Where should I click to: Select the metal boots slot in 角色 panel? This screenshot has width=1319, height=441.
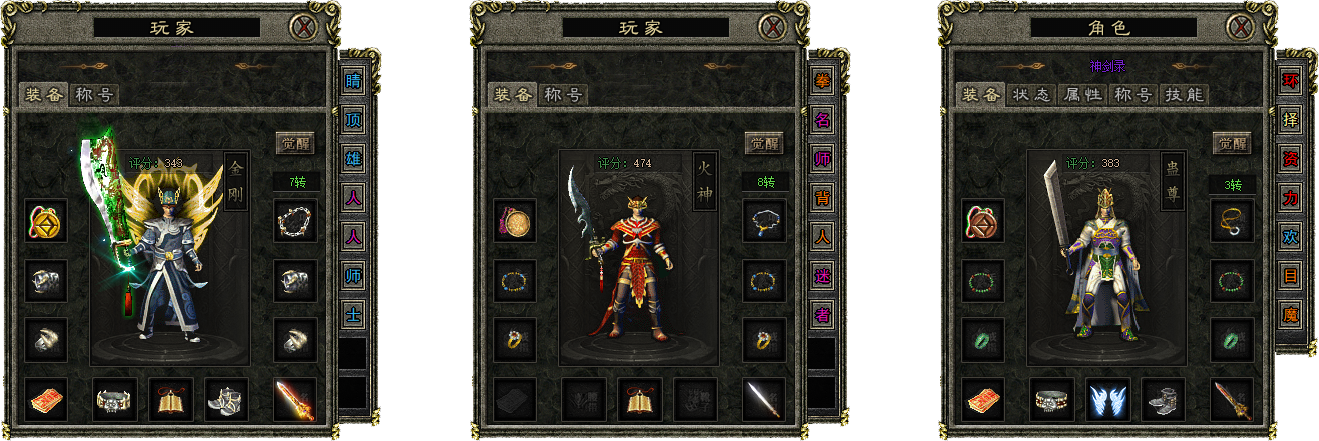(1163, 399)
